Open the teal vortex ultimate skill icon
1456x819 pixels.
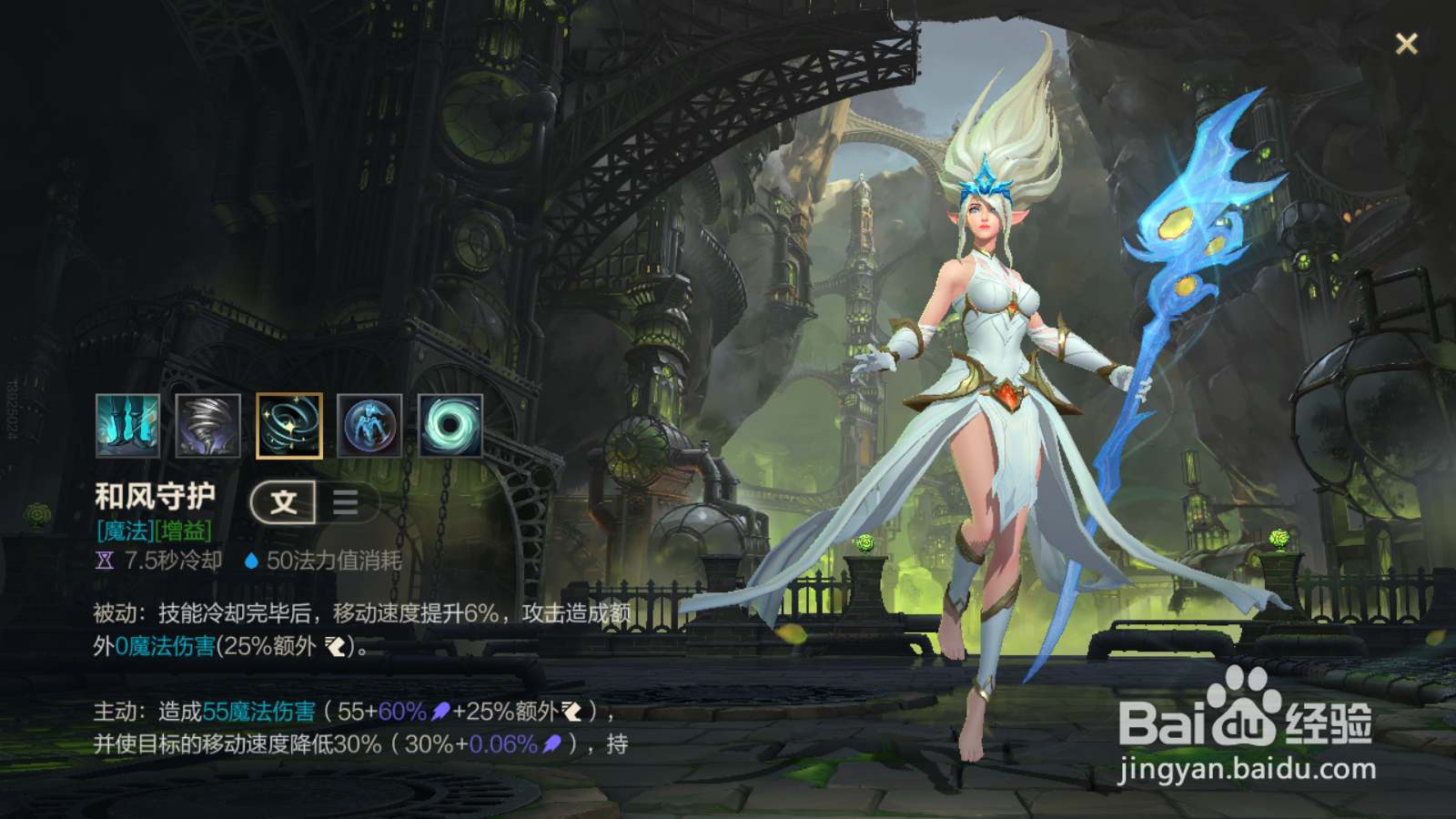tap(450, 425)
